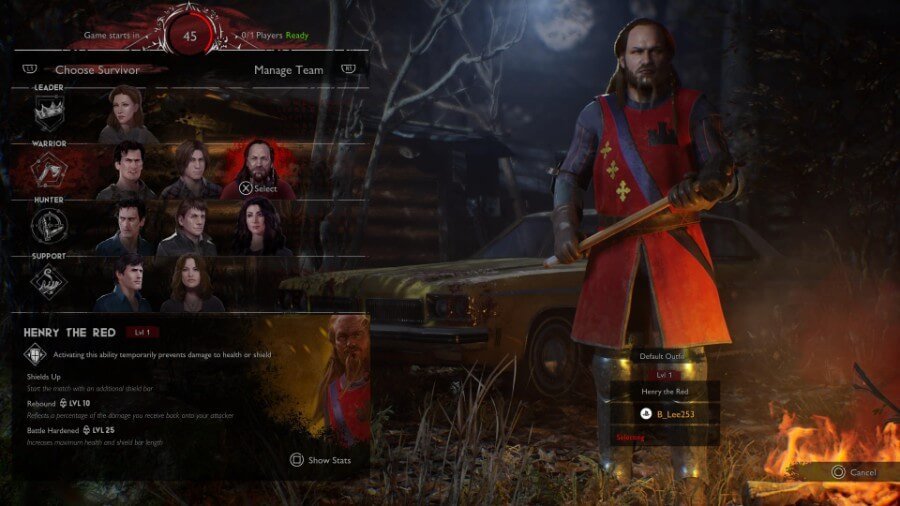Click the Leader class crown icon
Image resolution: width=900 pixels, height=506 pixels.
pos(50,115)
